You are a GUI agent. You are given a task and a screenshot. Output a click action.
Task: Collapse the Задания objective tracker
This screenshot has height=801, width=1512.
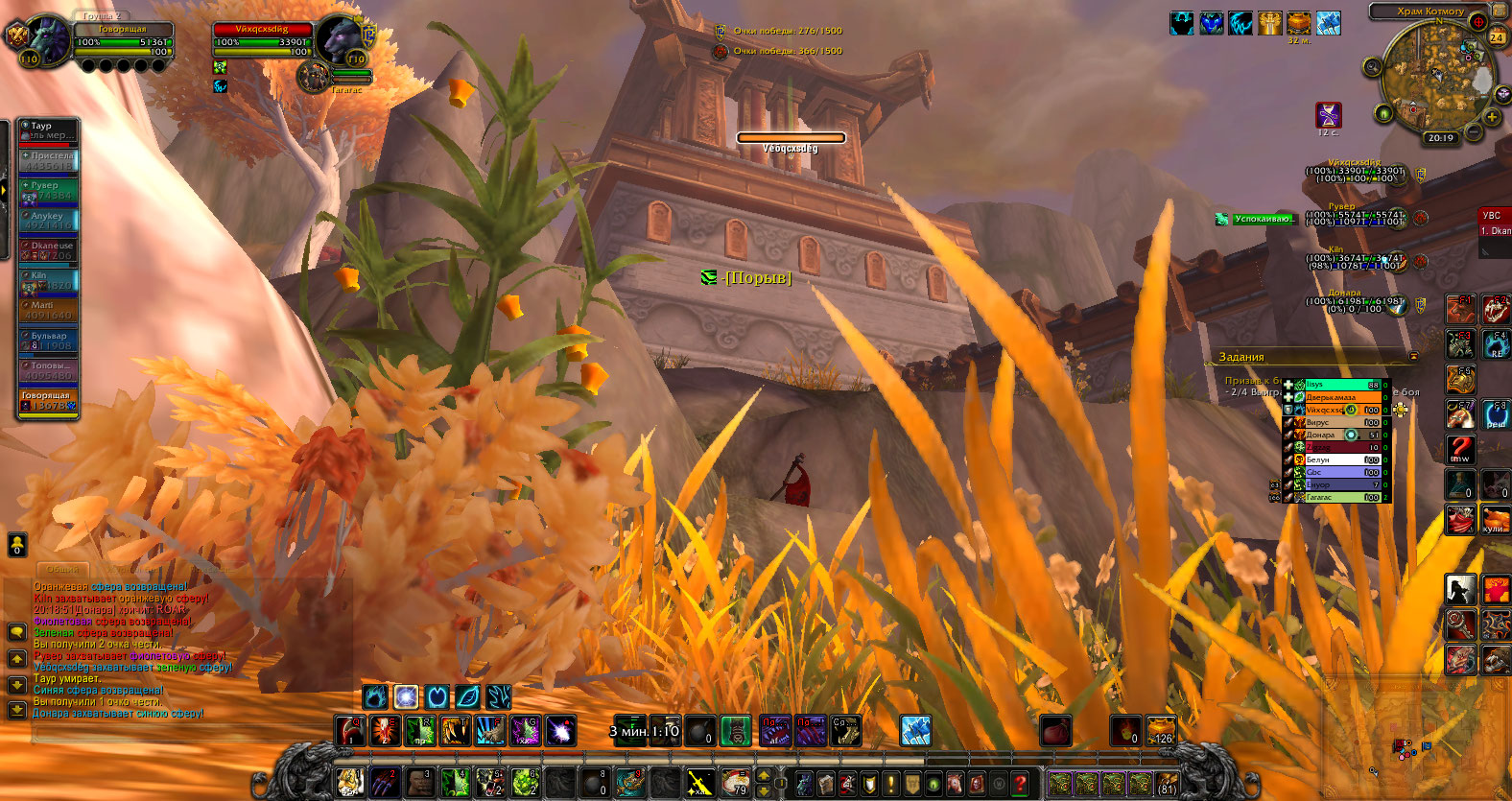(1413, 357)
